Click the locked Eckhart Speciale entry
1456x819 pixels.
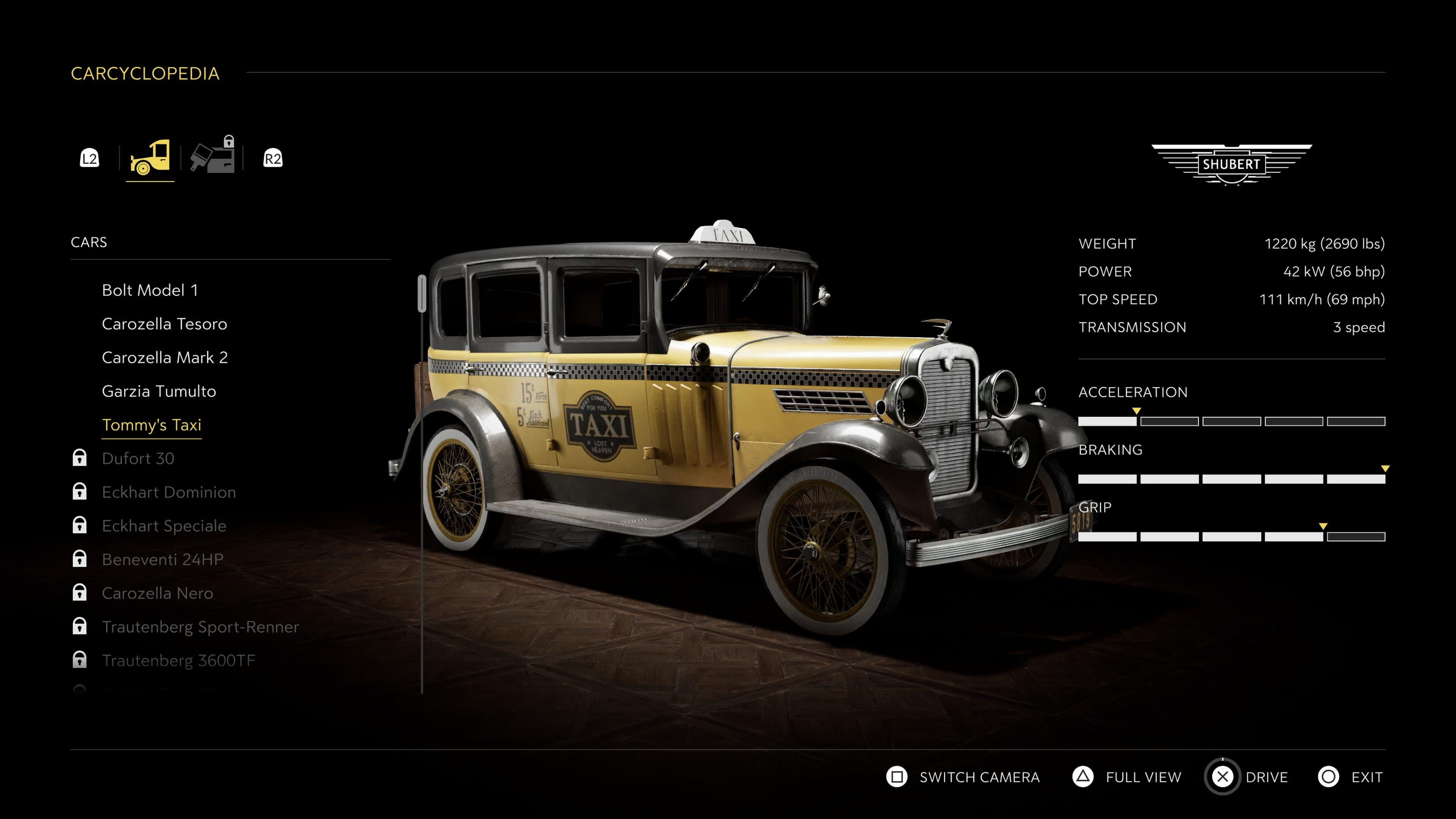(x=164, y=526)
